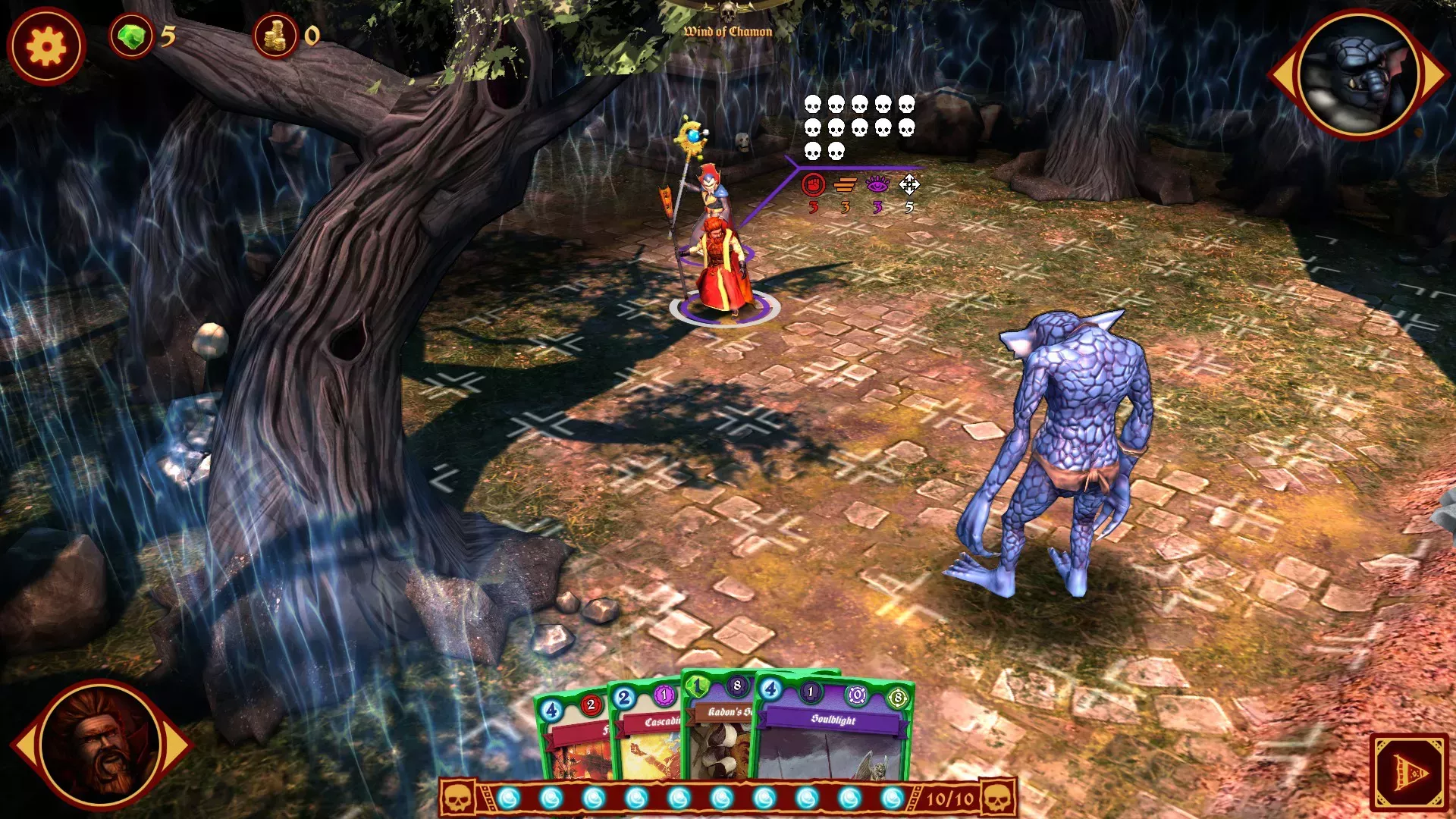Click the gold coins stack icon
Screen dimensions: 1456x819
pyautogui.click(x=275, y=36)
